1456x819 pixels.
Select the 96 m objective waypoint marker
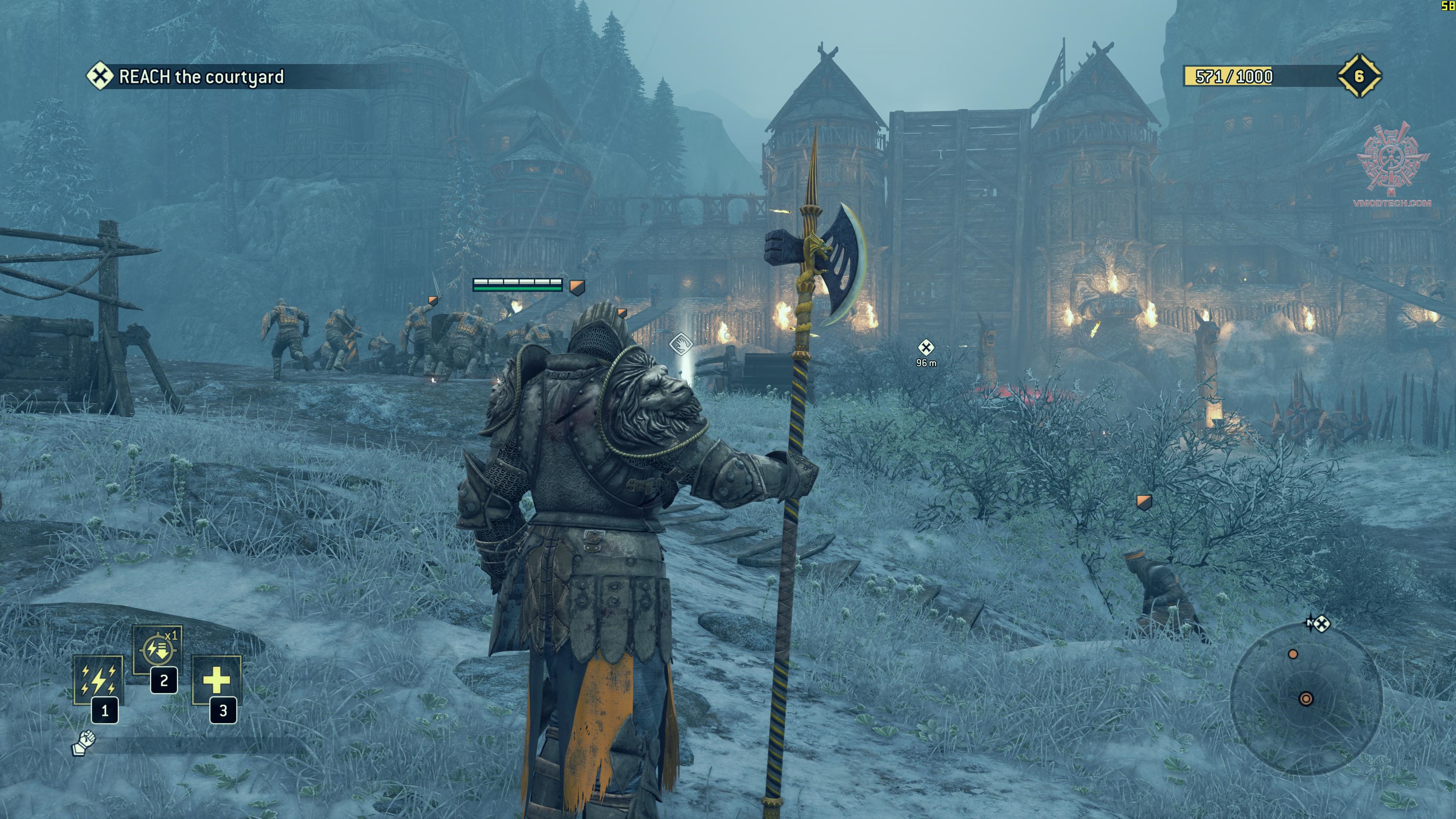pyautogui.click(x=925, y=347)
